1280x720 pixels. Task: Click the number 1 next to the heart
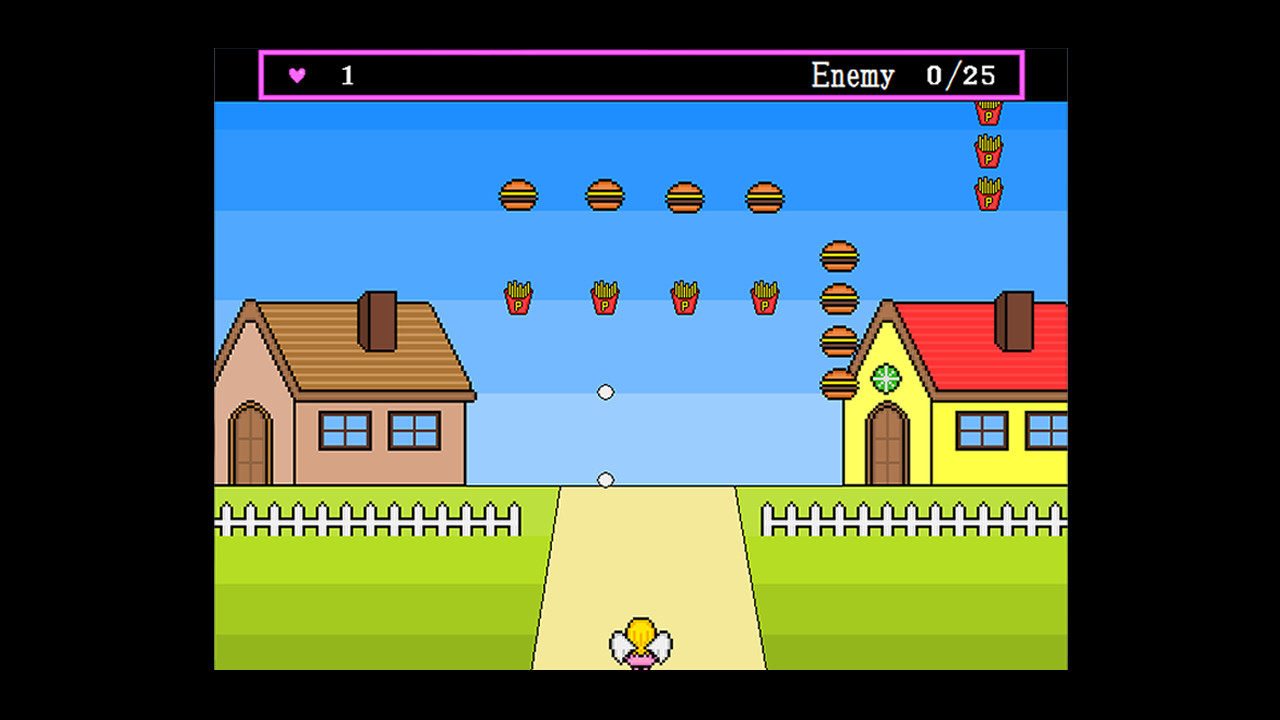[346, 74]
